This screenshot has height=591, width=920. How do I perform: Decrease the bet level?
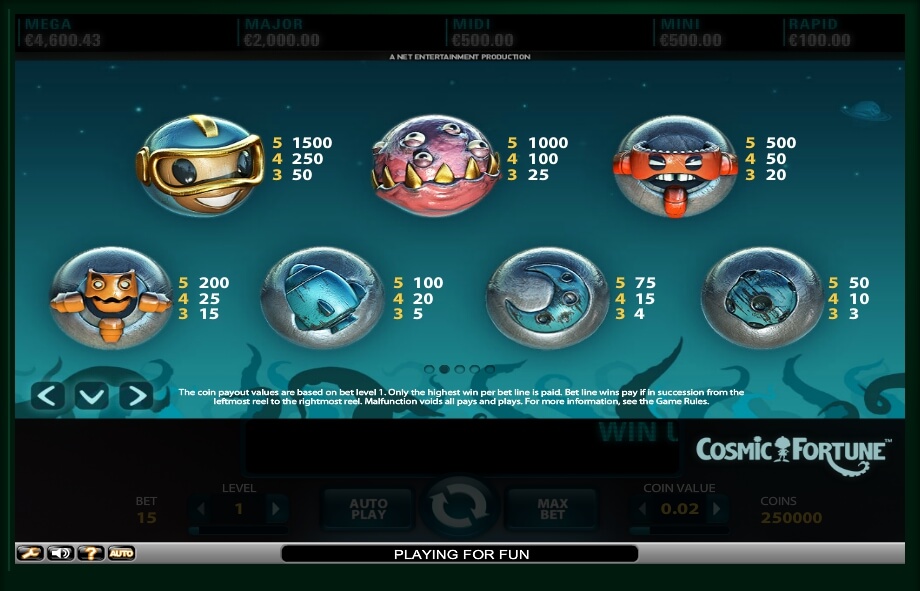(x=201, y=510)
